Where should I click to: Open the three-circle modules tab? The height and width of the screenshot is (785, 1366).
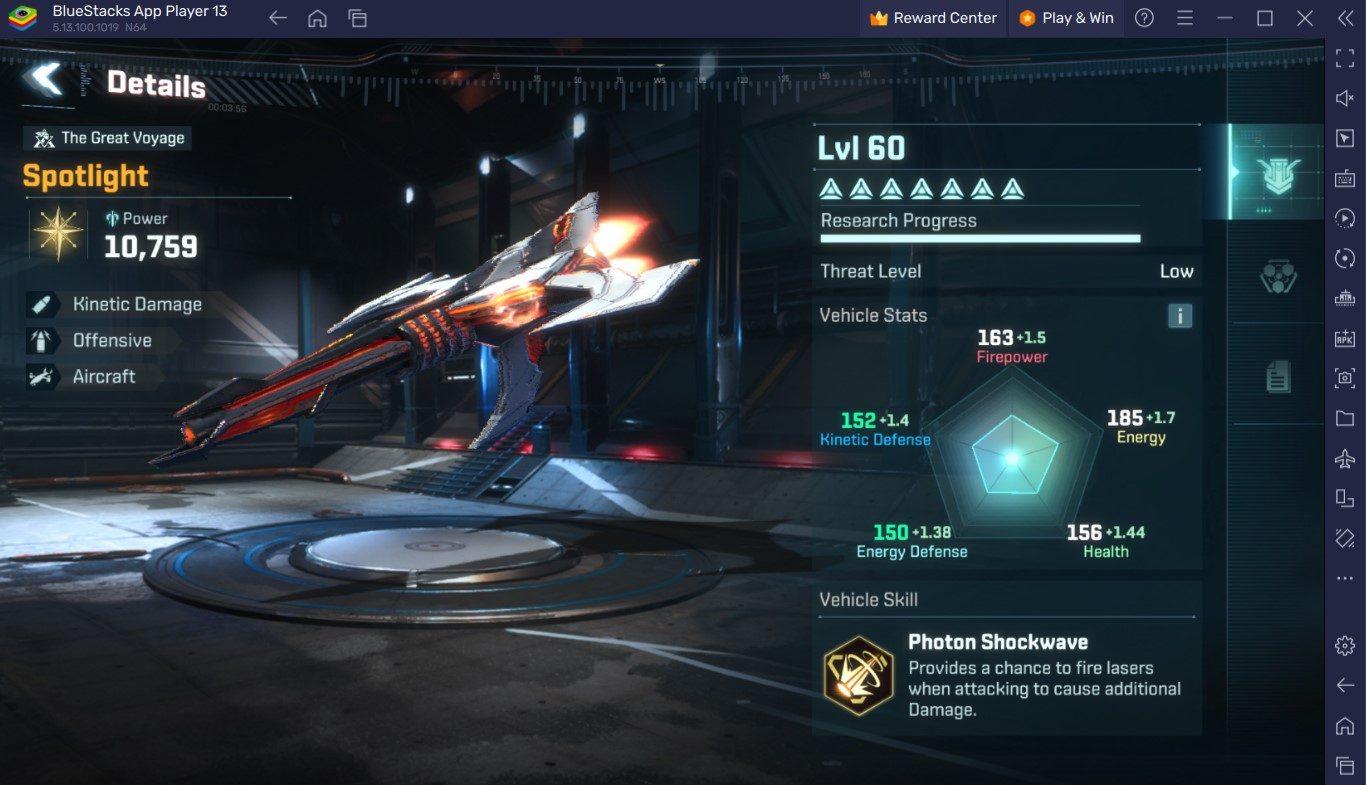(x=1278, y=275)
